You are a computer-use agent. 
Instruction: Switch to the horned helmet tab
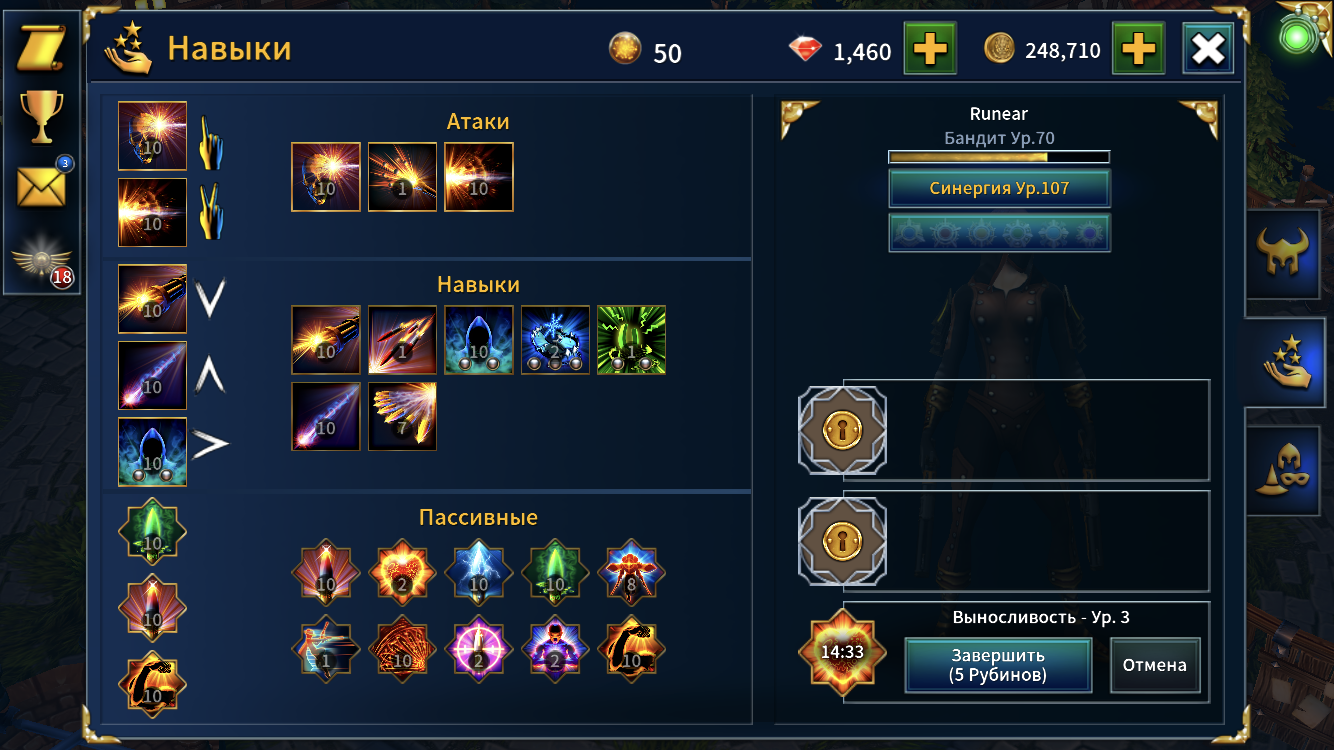pyautogui.click(x=1289, y=254)
